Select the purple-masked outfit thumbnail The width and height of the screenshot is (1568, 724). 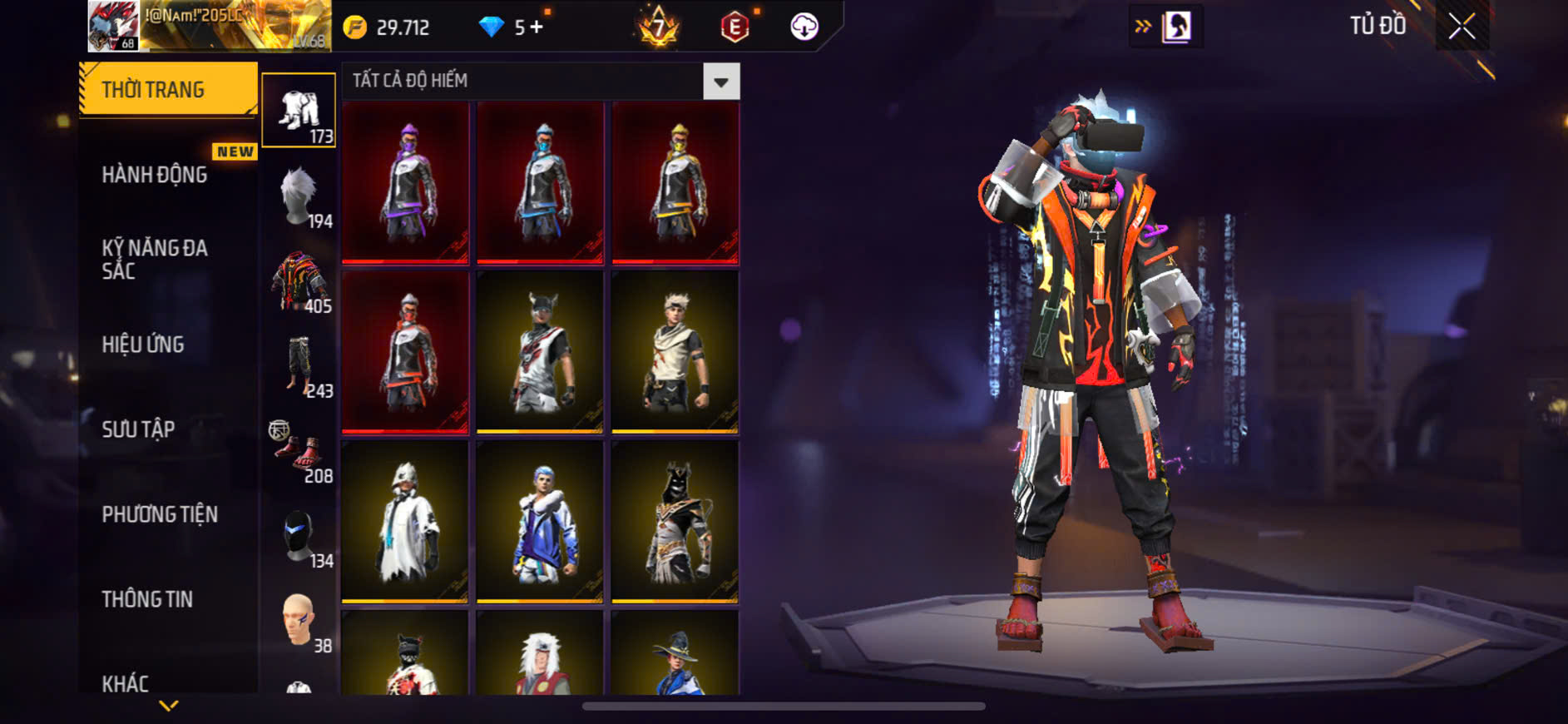click(x=405, y=182)
